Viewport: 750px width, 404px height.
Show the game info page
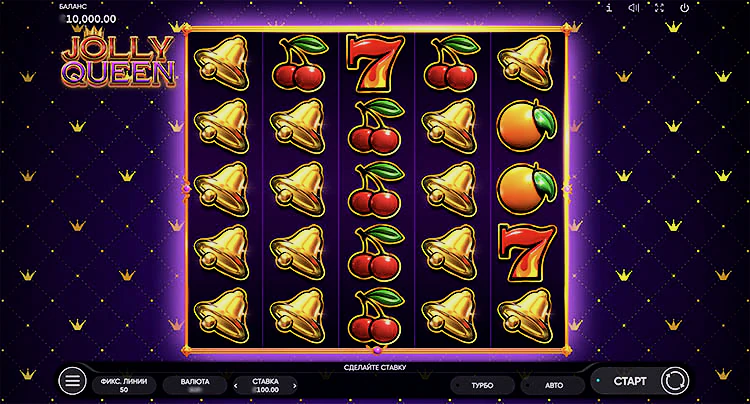pyautogui.click(x=609, y=8)
